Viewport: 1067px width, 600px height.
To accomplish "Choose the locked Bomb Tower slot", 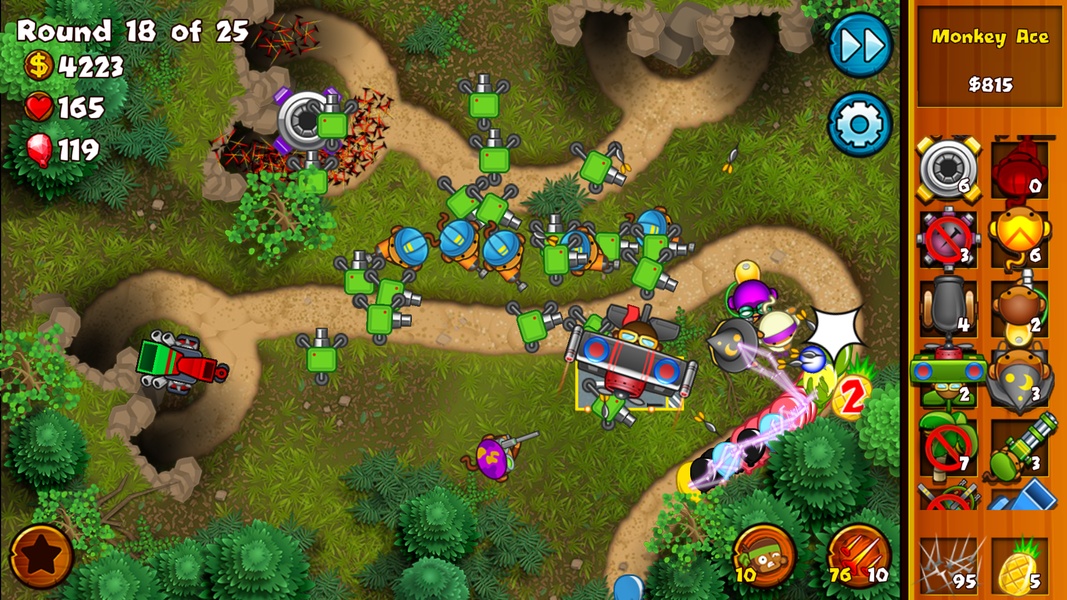I will coord(946,240).
